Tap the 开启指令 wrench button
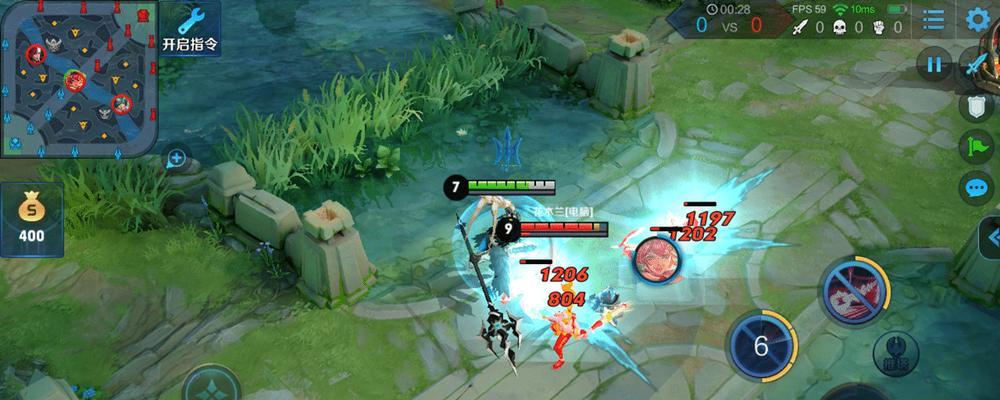 click(190, 28)
